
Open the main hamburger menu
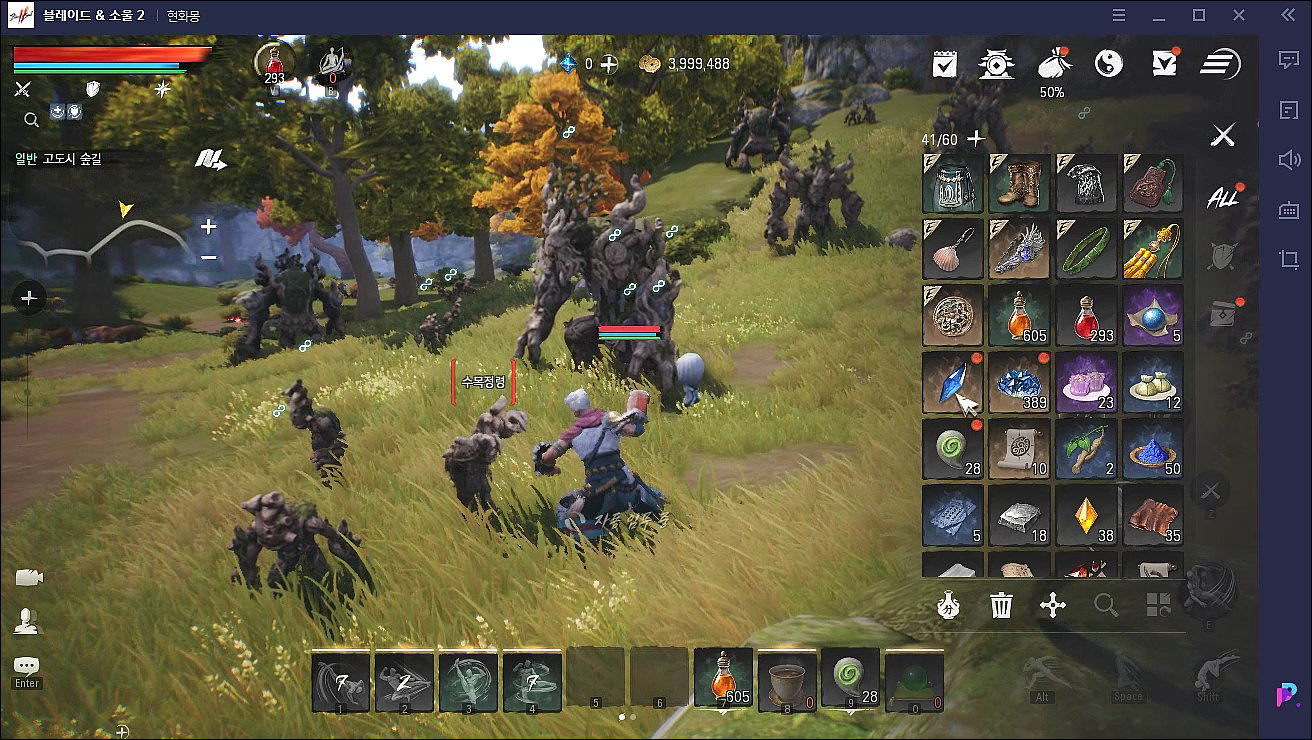pos(1220,64)
